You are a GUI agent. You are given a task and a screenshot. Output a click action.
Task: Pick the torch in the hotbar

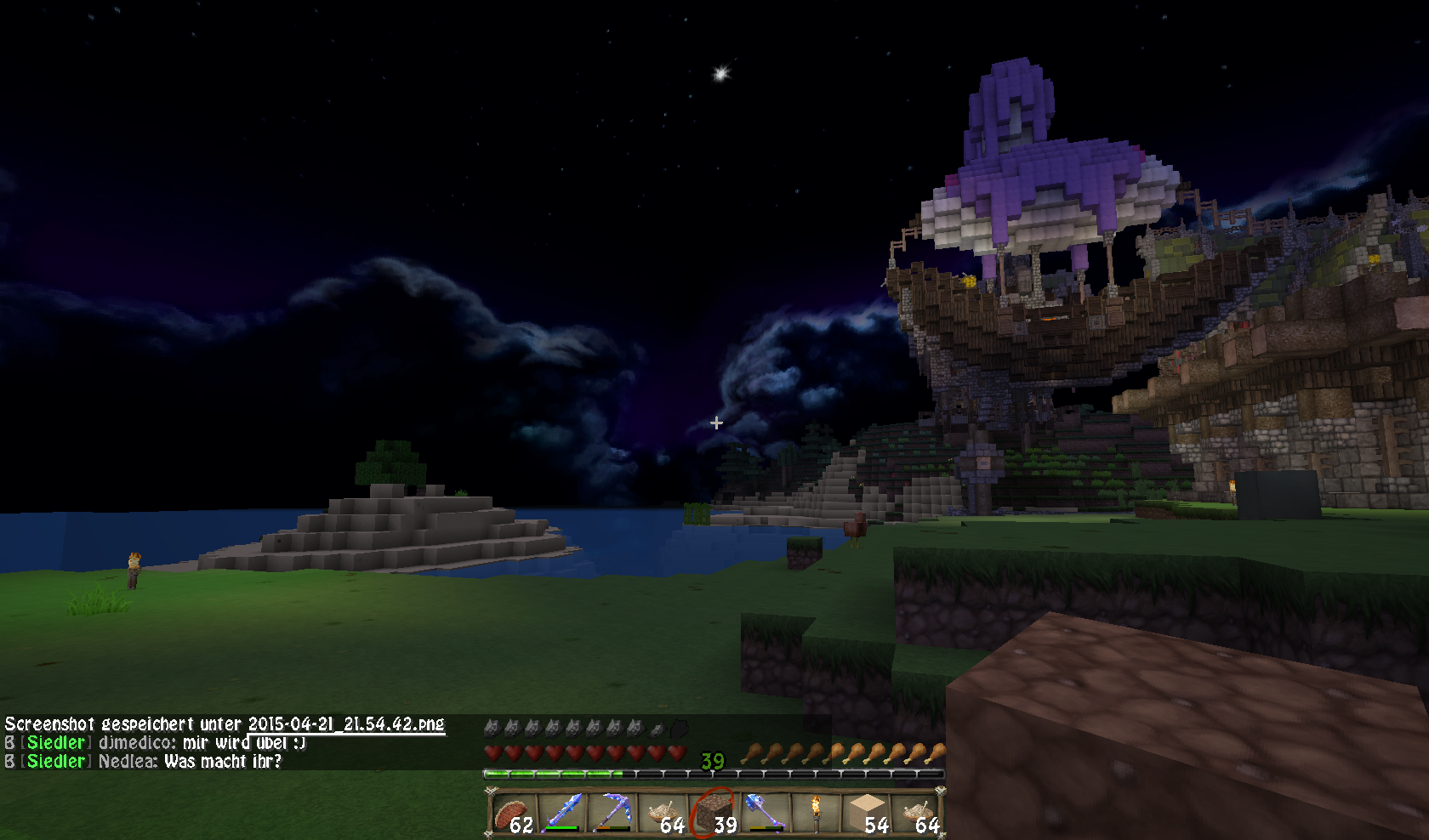815,814
